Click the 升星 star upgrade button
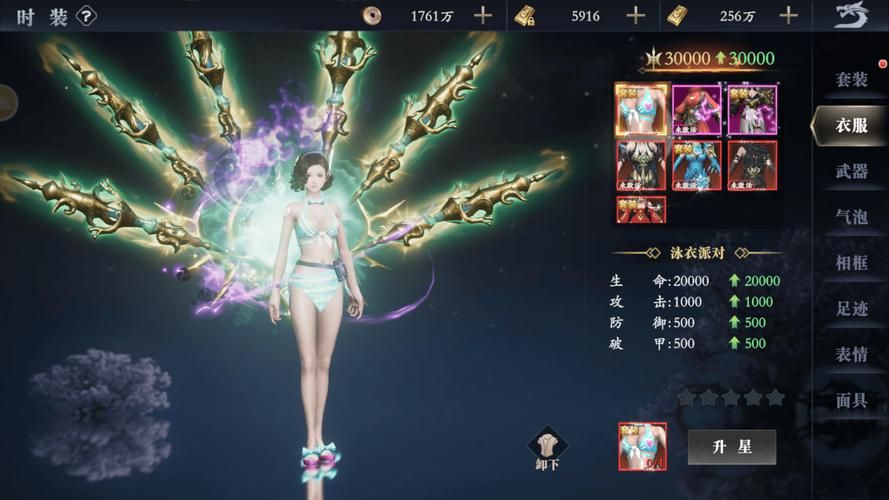 point(731,446)
